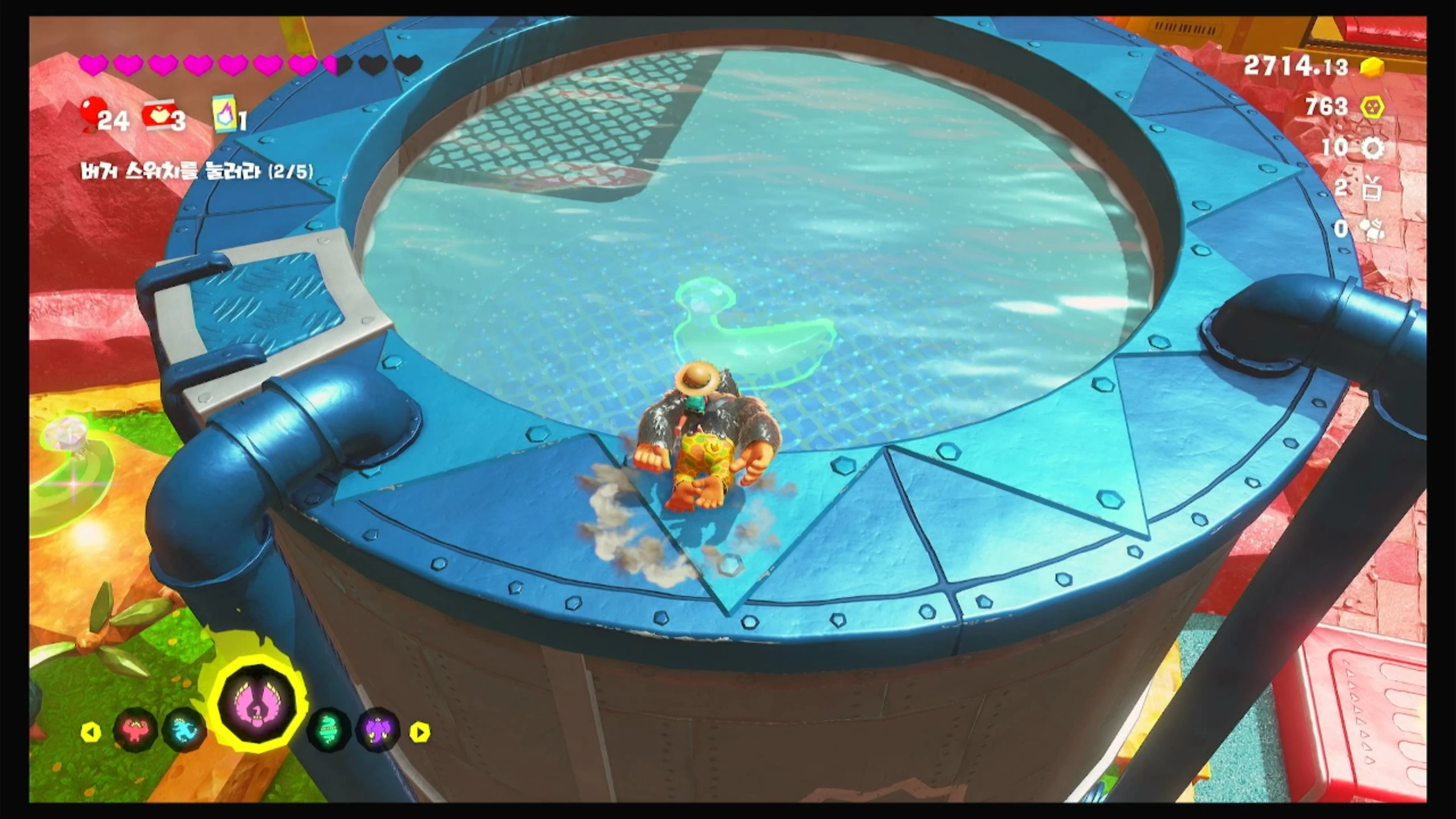This screenshot has width=1456, height=819.
Task: Click the white television collectible icon
Action: [1372, 189]
